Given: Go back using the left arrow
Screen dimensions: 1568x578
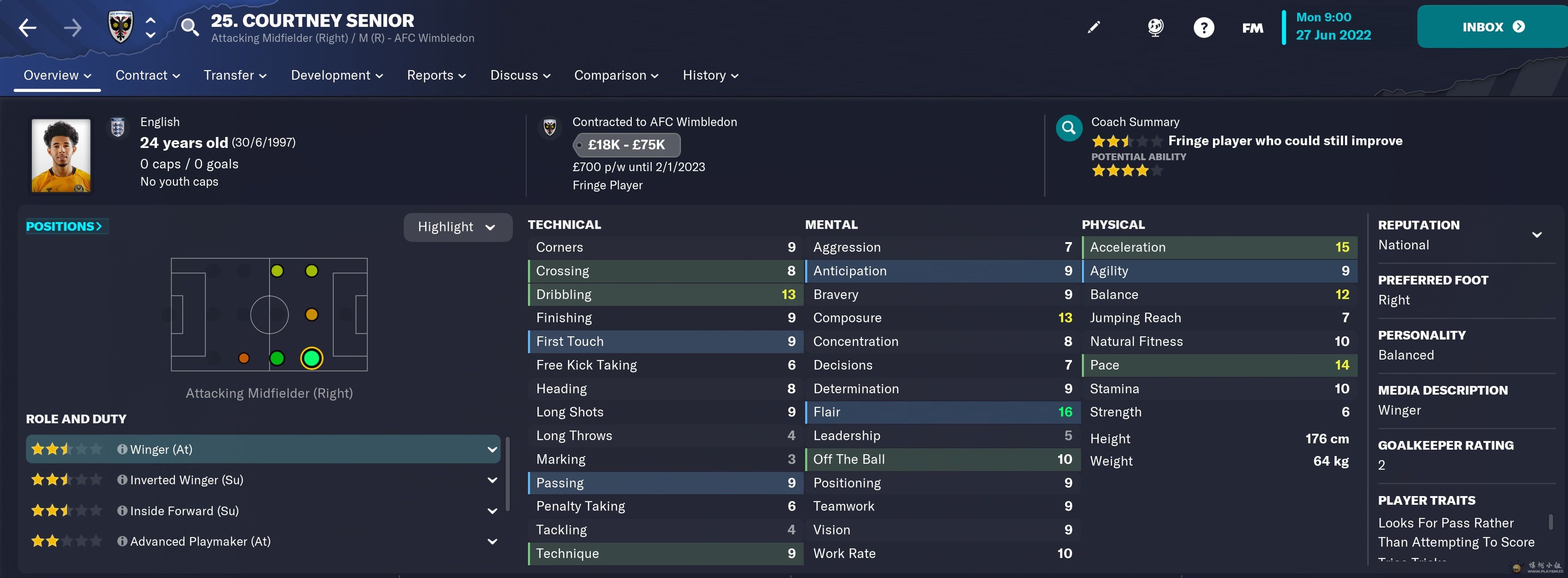Looking at the screenshot, I should pos(27,27).
